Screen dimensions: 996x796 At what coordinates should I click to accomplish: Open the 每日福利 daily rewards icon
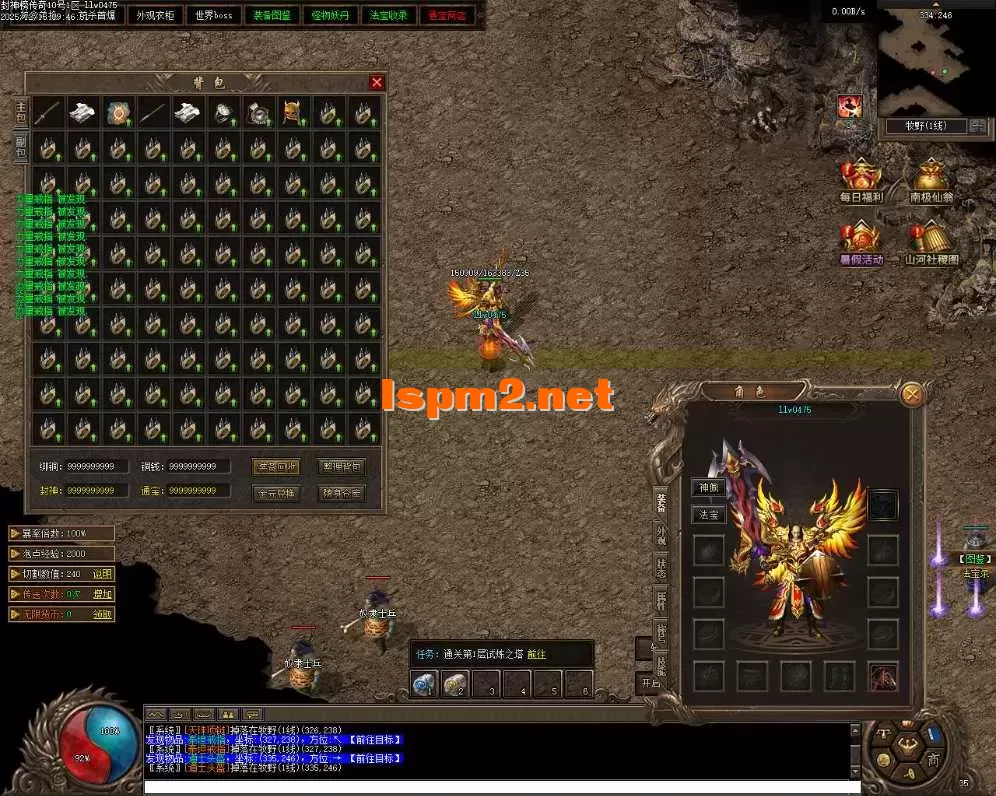click(860, 180)
